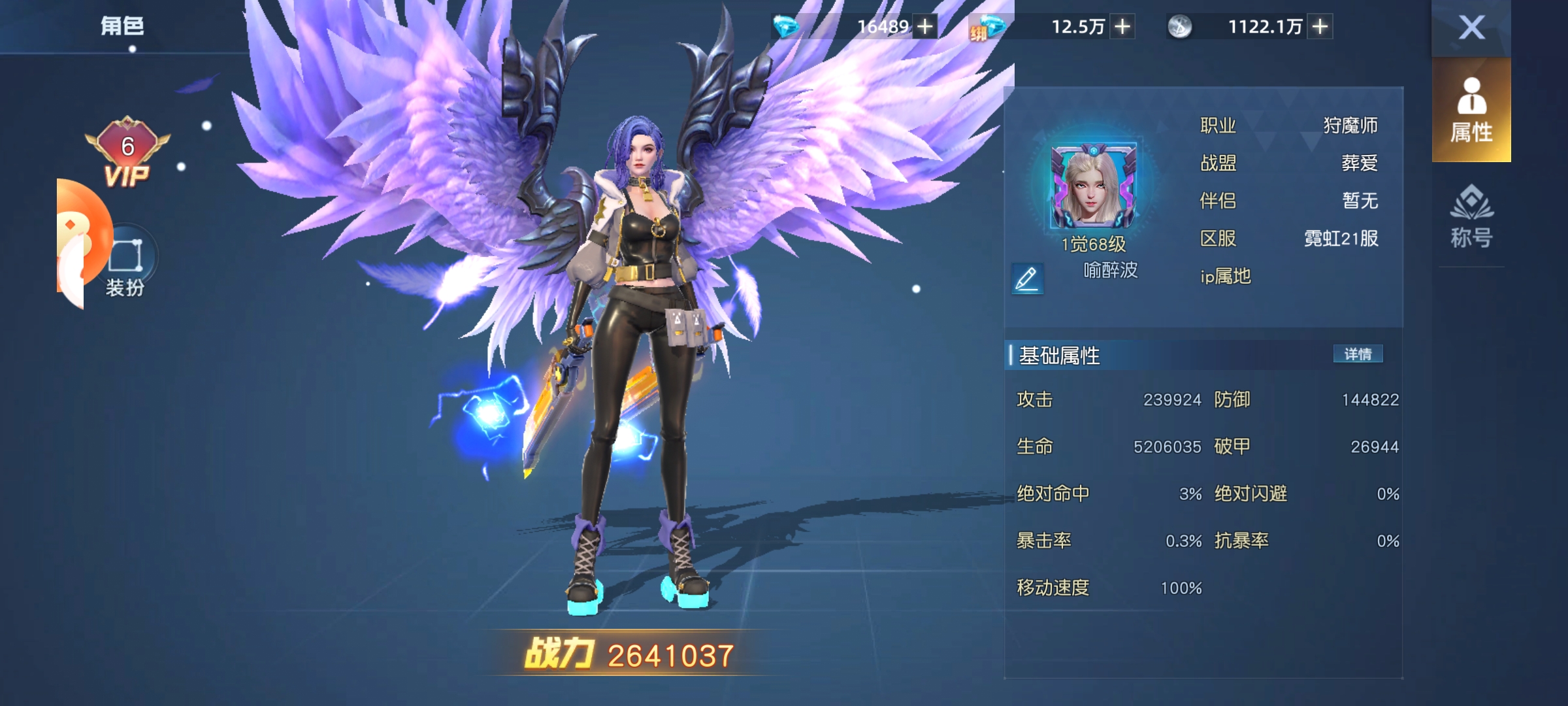Tap the pencil icon to edit name
Image resolution: width=1568 pixels, height=706 pixels.
coord(1026,278)
